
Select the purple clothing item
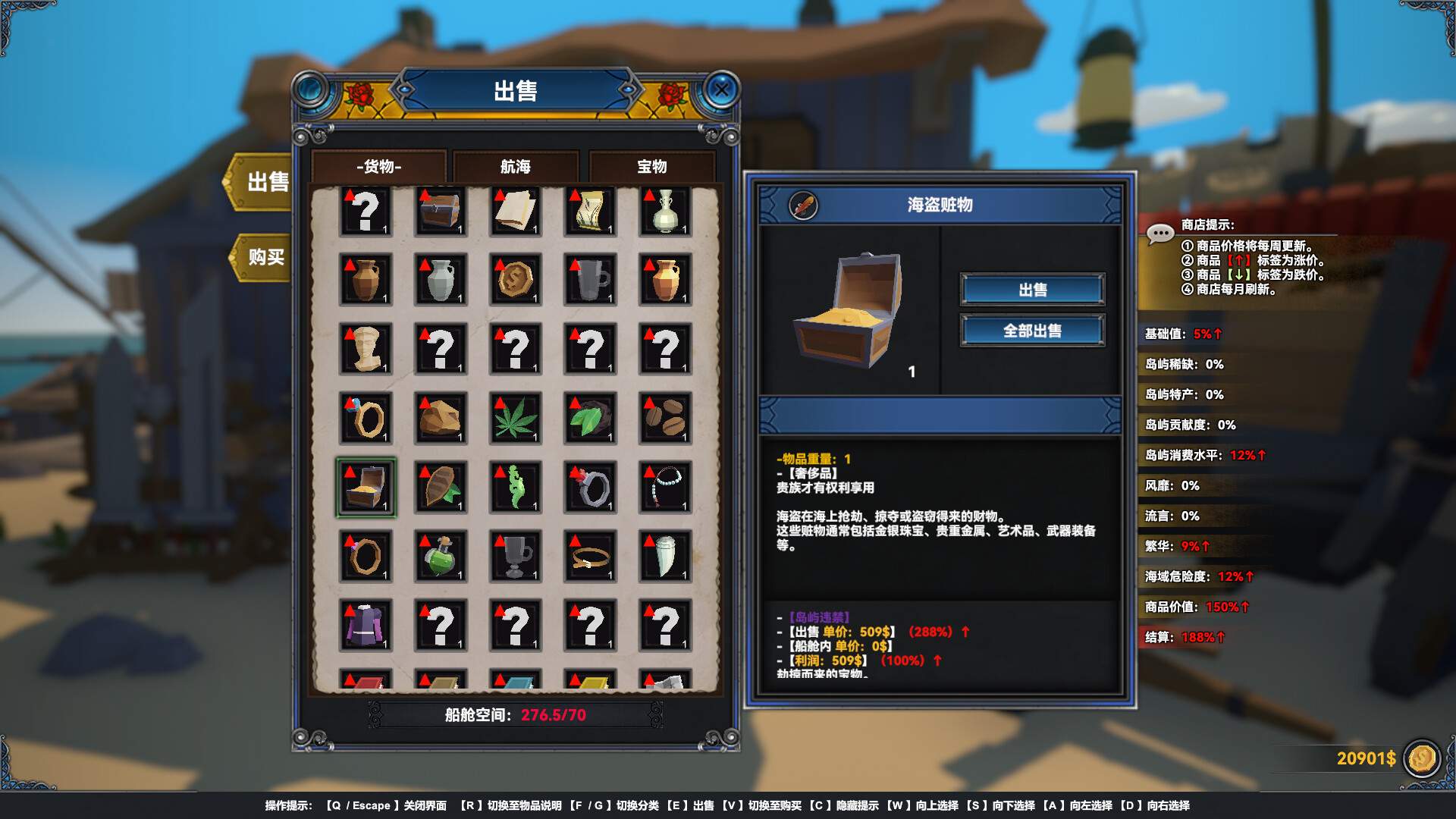365,623
